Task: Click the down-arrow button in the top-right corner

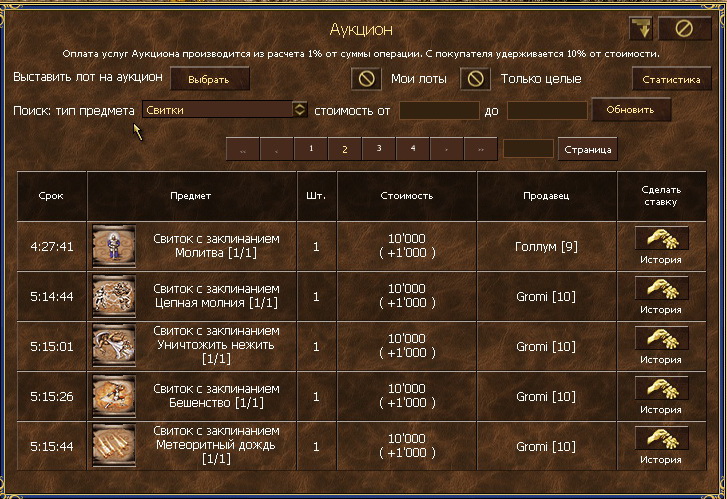Action: 640,28
